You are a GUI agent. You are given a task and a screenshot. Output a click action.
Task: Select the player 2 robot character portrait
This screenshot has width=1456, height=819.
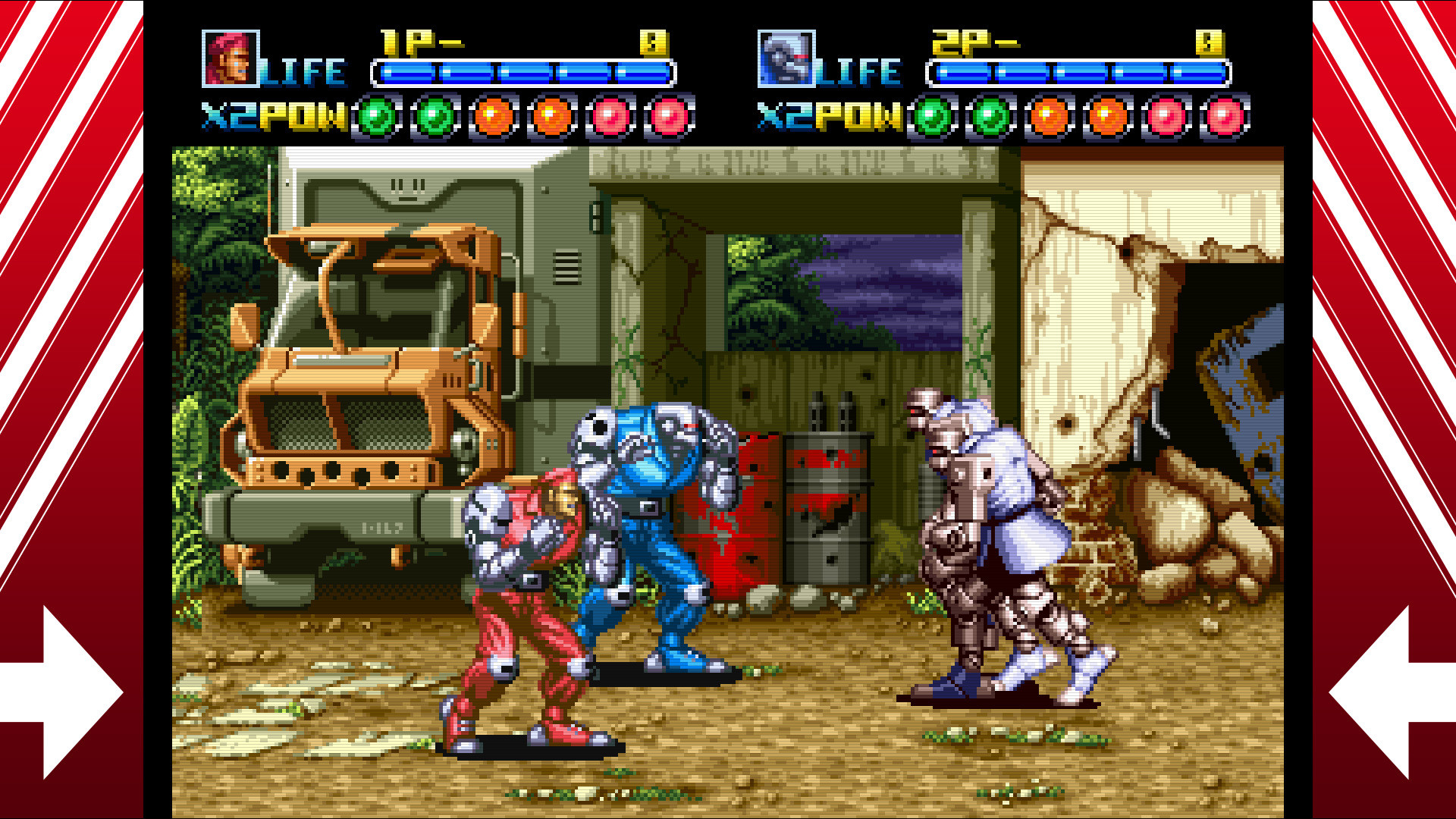click(786, 58)
